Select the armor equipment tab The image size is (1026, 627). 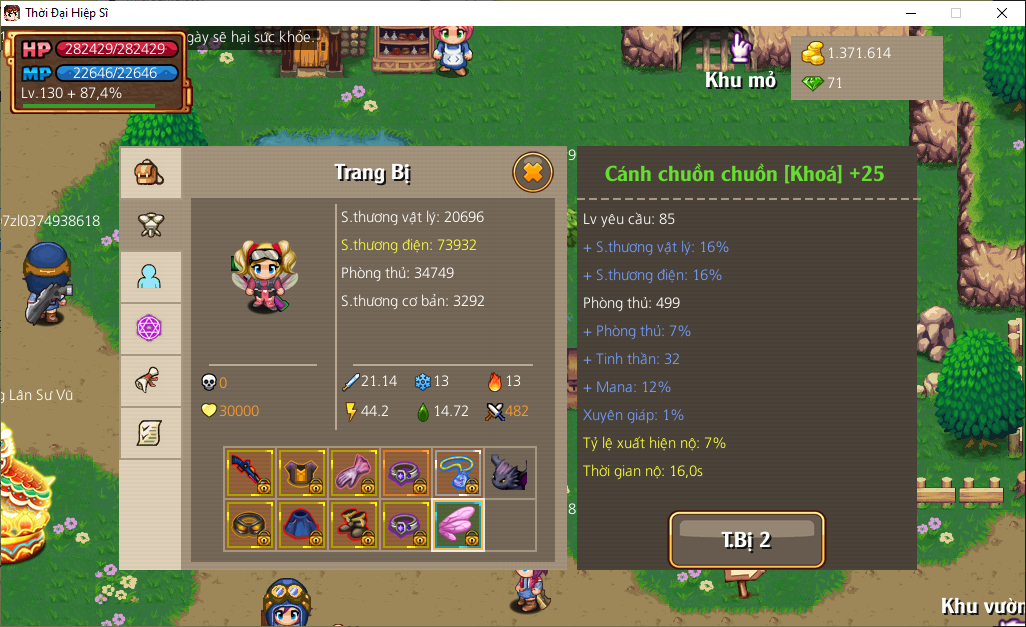pos(150,225)
